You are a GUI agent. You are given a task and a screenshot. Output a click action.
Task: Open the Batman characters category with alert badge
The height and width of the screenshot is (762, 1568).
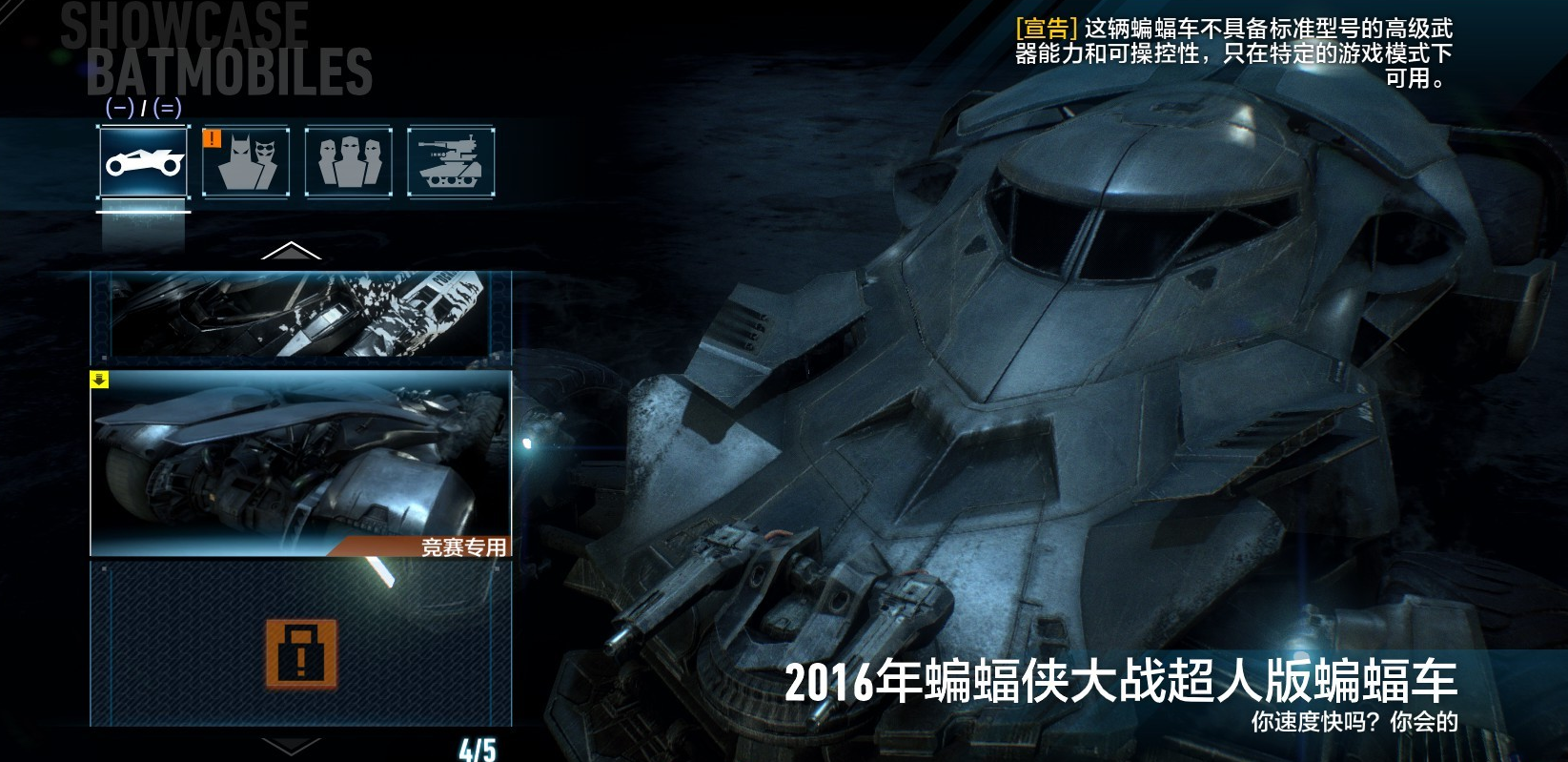point(247,162)
